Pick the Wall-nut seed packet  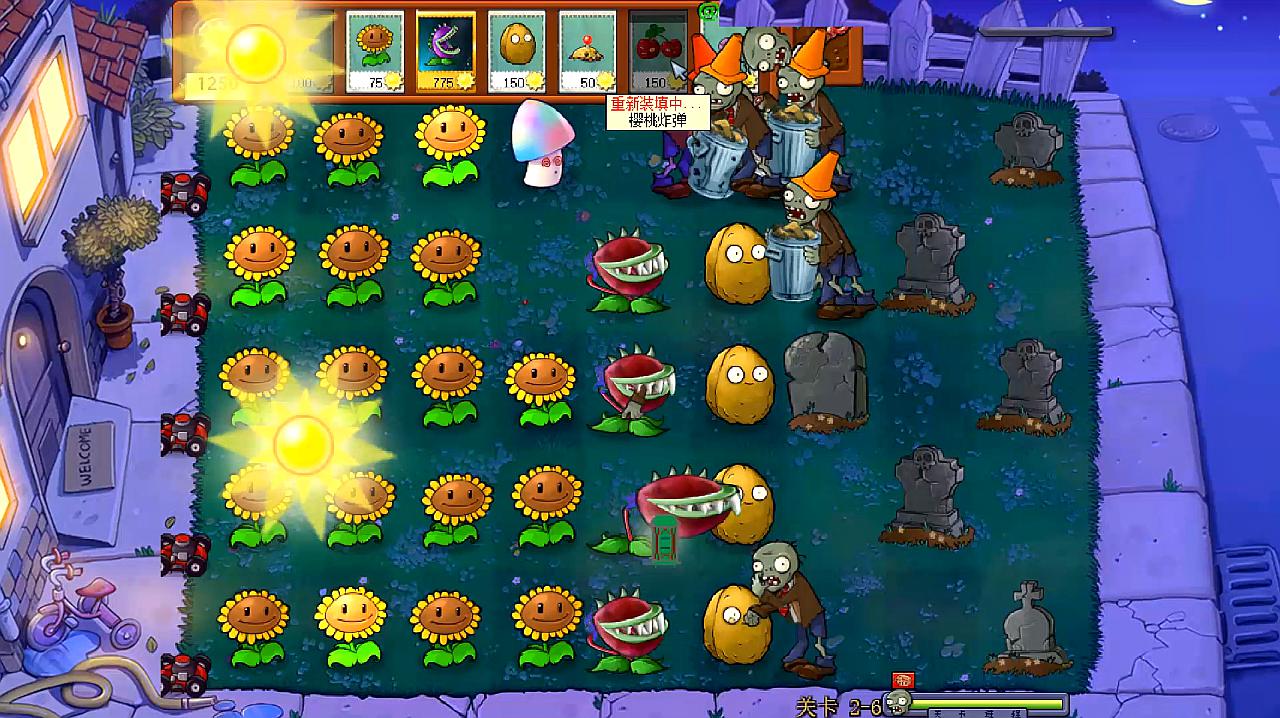point(516,52)
